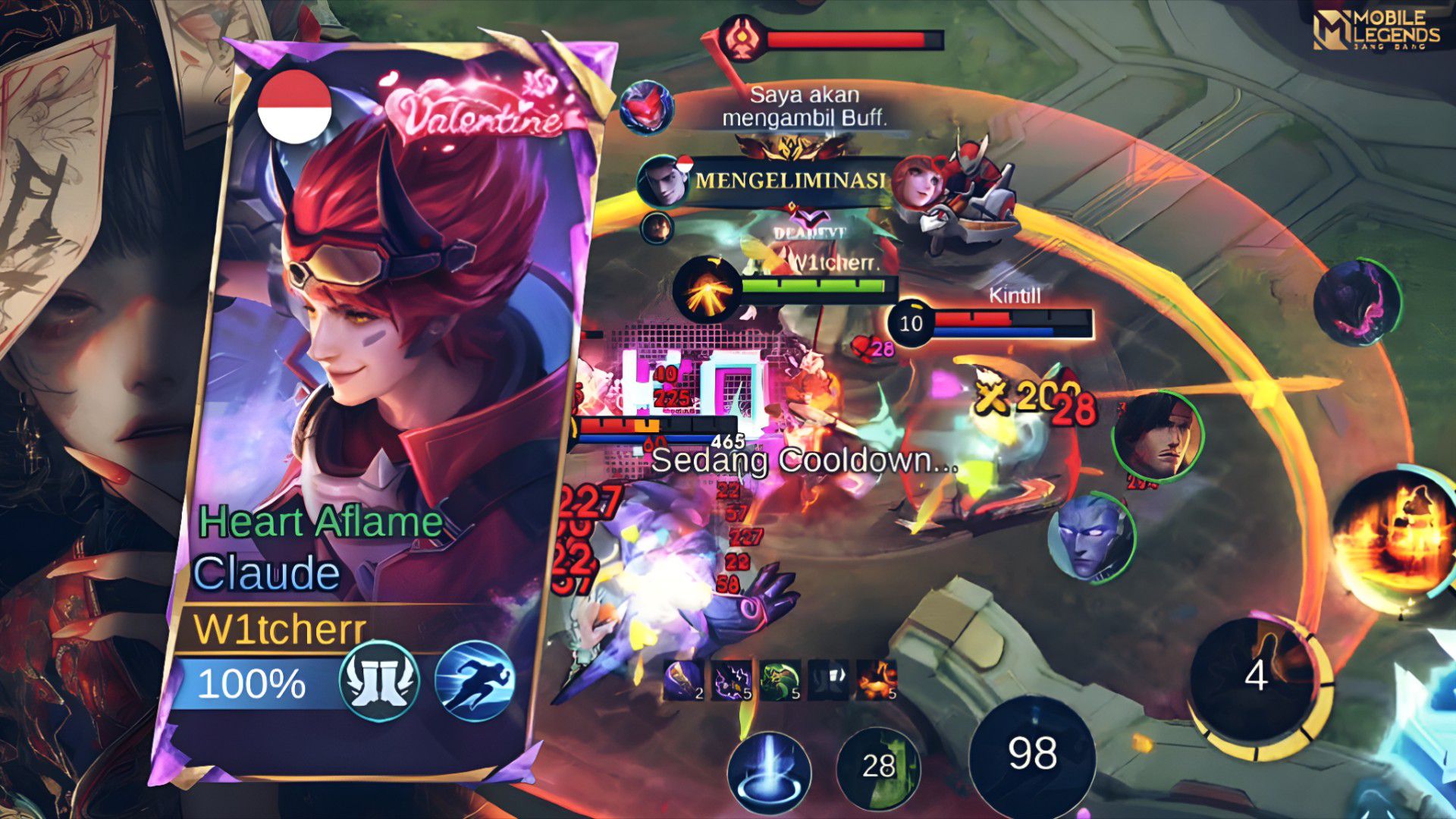Use the green skill with 28 cooldown

point(878,767)
